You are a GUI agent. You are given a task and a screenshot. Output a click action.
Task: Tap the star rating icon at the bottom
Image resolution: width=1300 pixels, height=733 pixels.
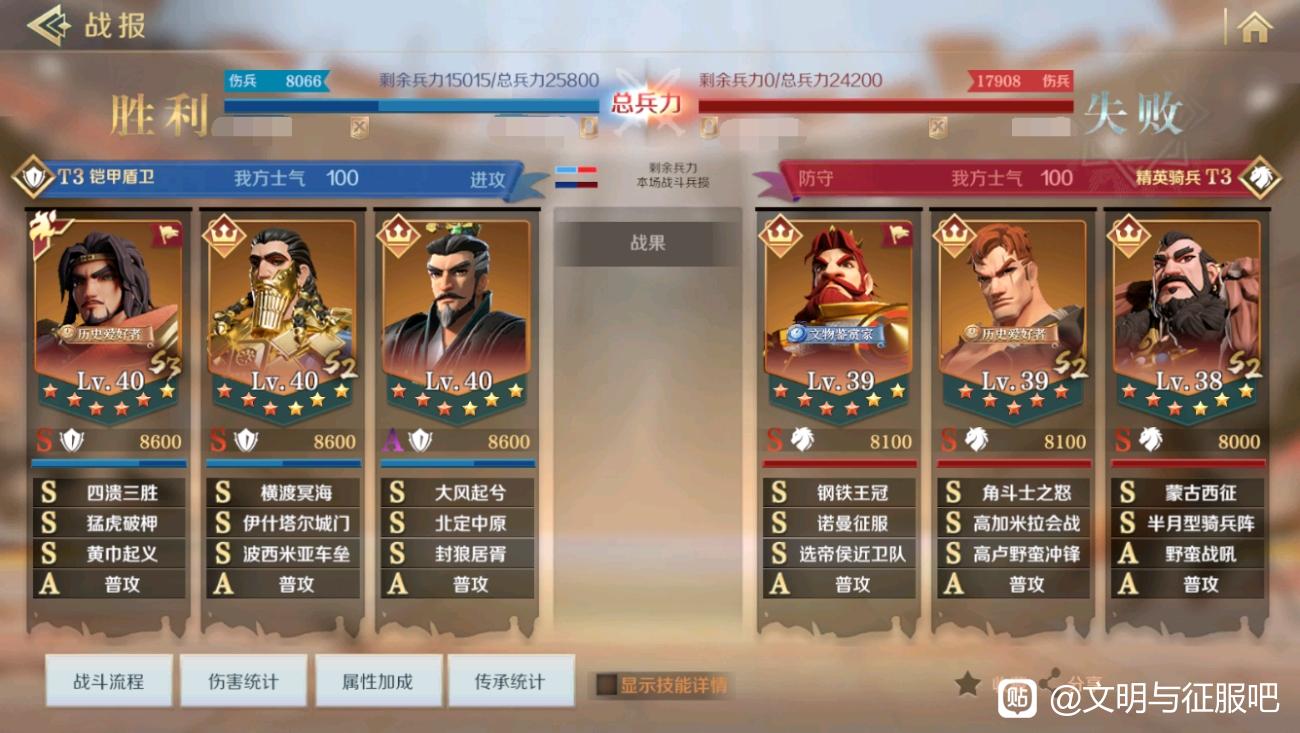pyautogui.click(x=966, y=682)
